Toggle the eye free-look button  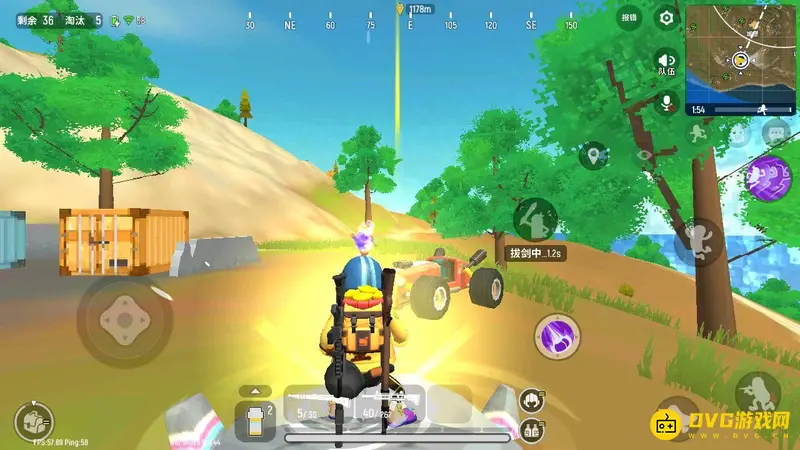click(646, 155)
